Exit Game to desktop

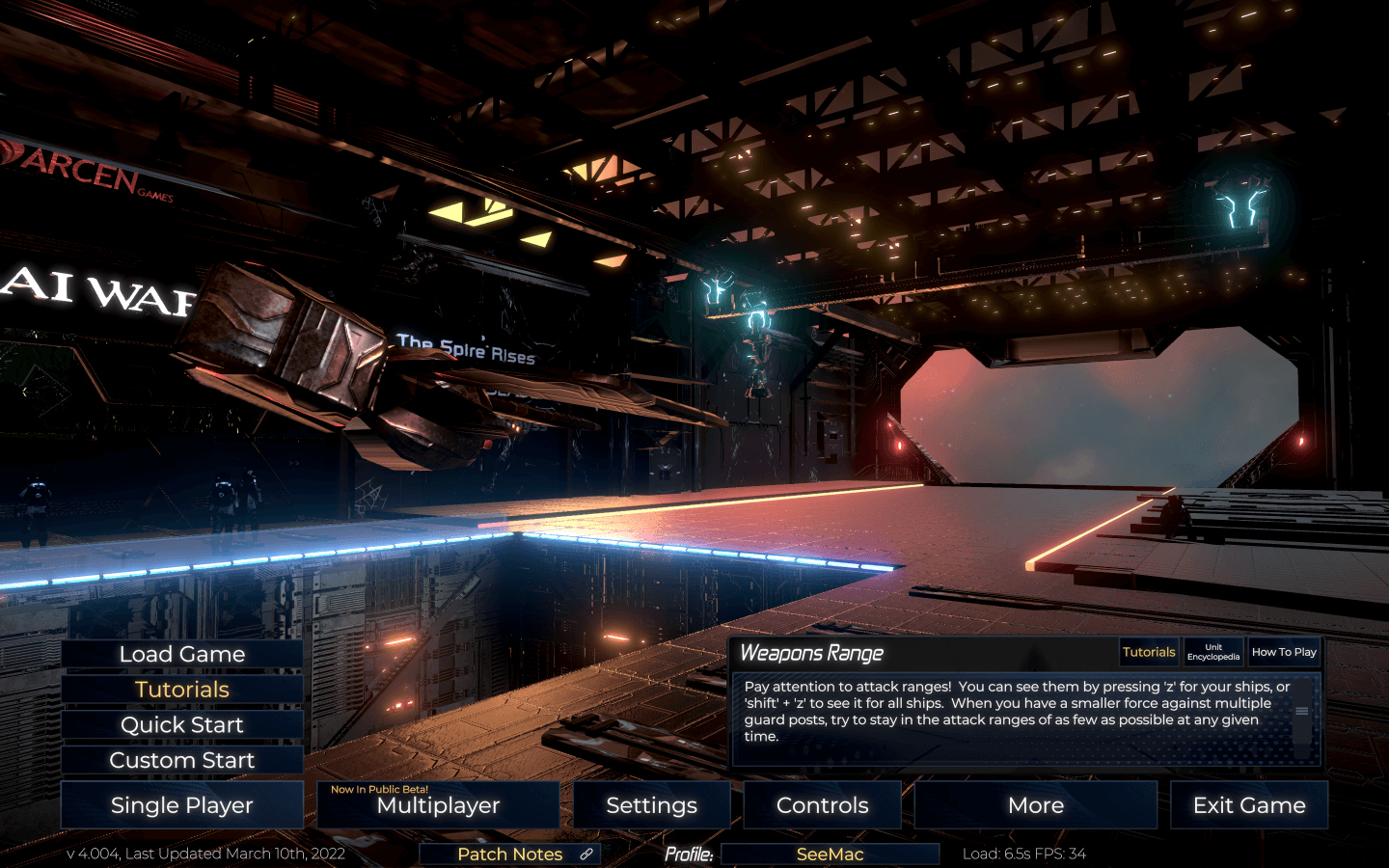1248,805
